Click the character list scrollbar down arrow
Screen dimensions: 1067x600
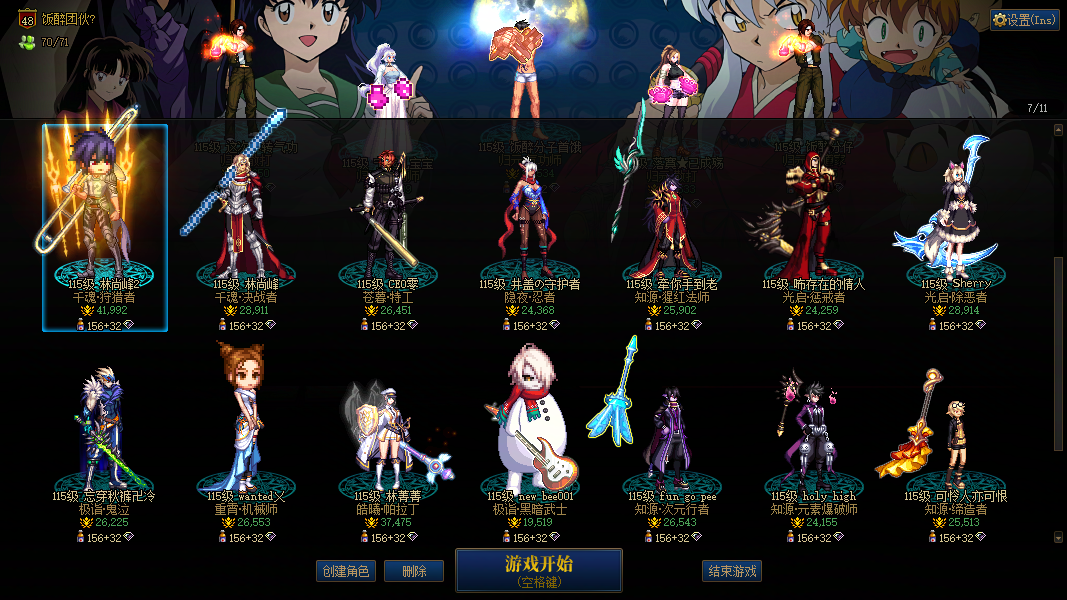[x=1059, y=537]
